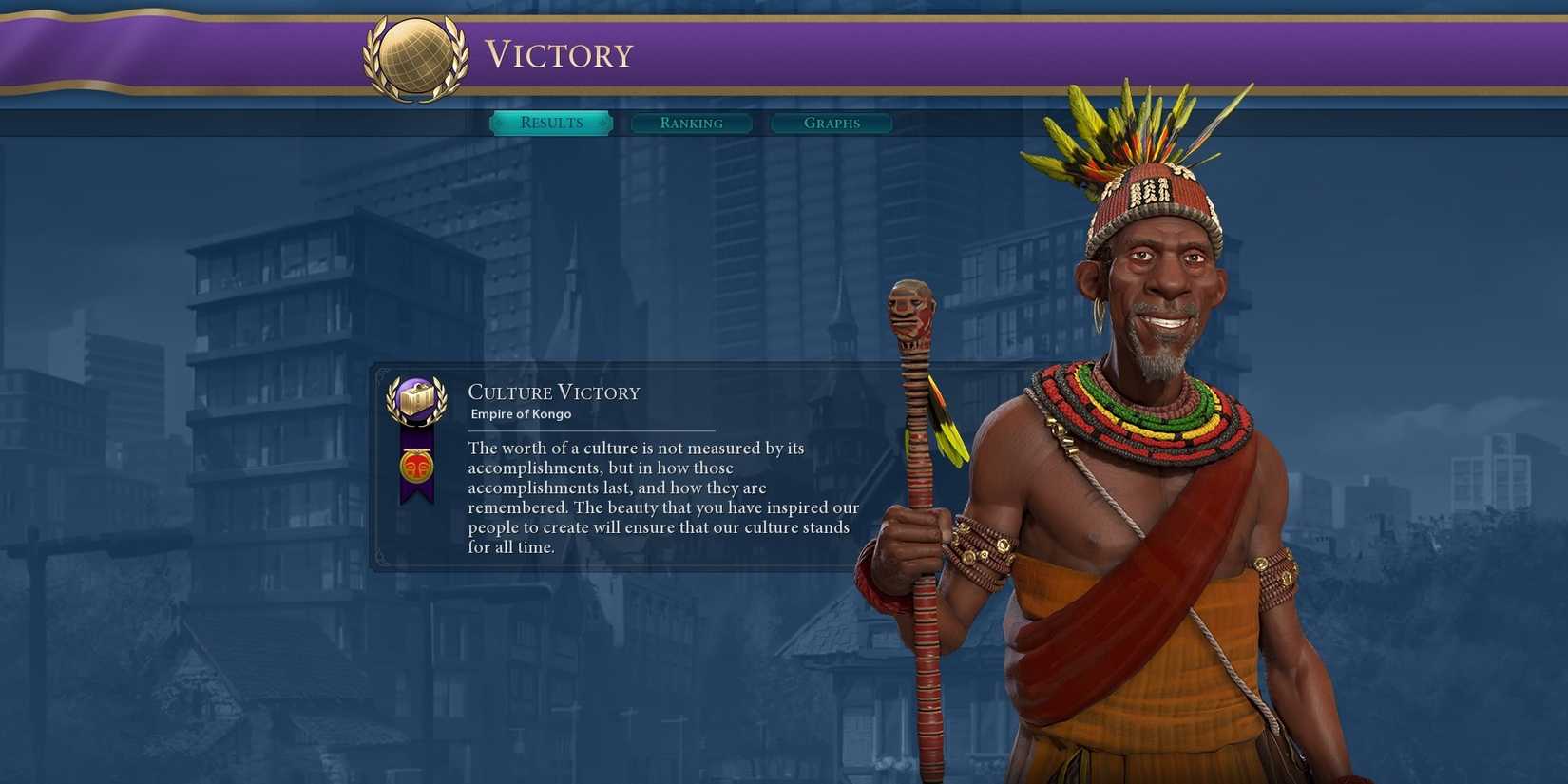The image size is (1568, 784).
Task: Click the golden globe laurel Victory emblem
Action: point(415,54)
